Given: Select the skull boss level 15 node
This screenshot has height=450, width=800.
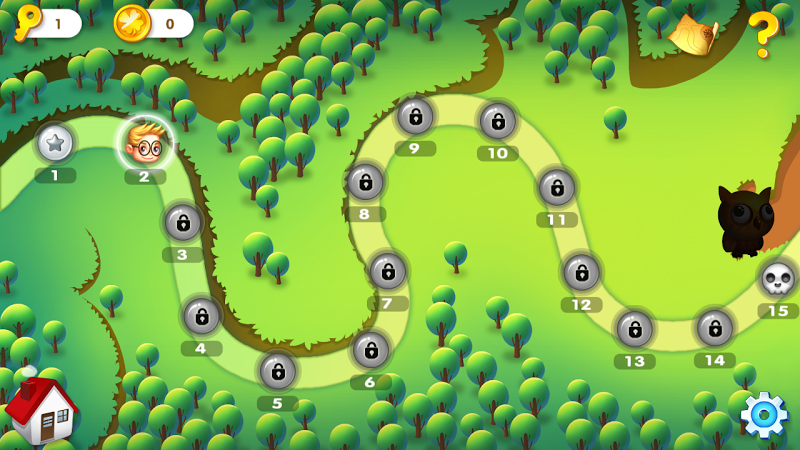Looking at the screenshot, I should click(778, 279).
